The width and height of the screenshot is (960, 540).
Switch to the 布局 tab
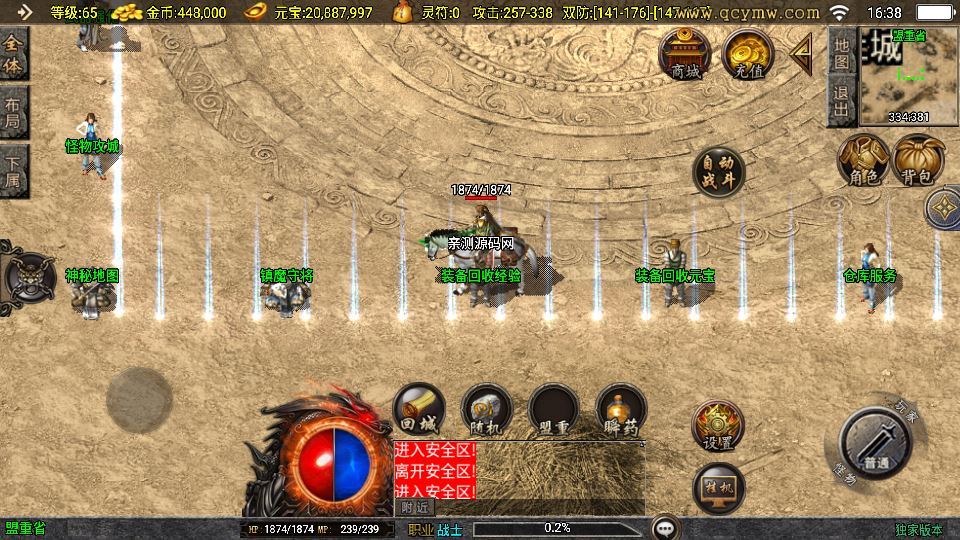click(13, 112)
